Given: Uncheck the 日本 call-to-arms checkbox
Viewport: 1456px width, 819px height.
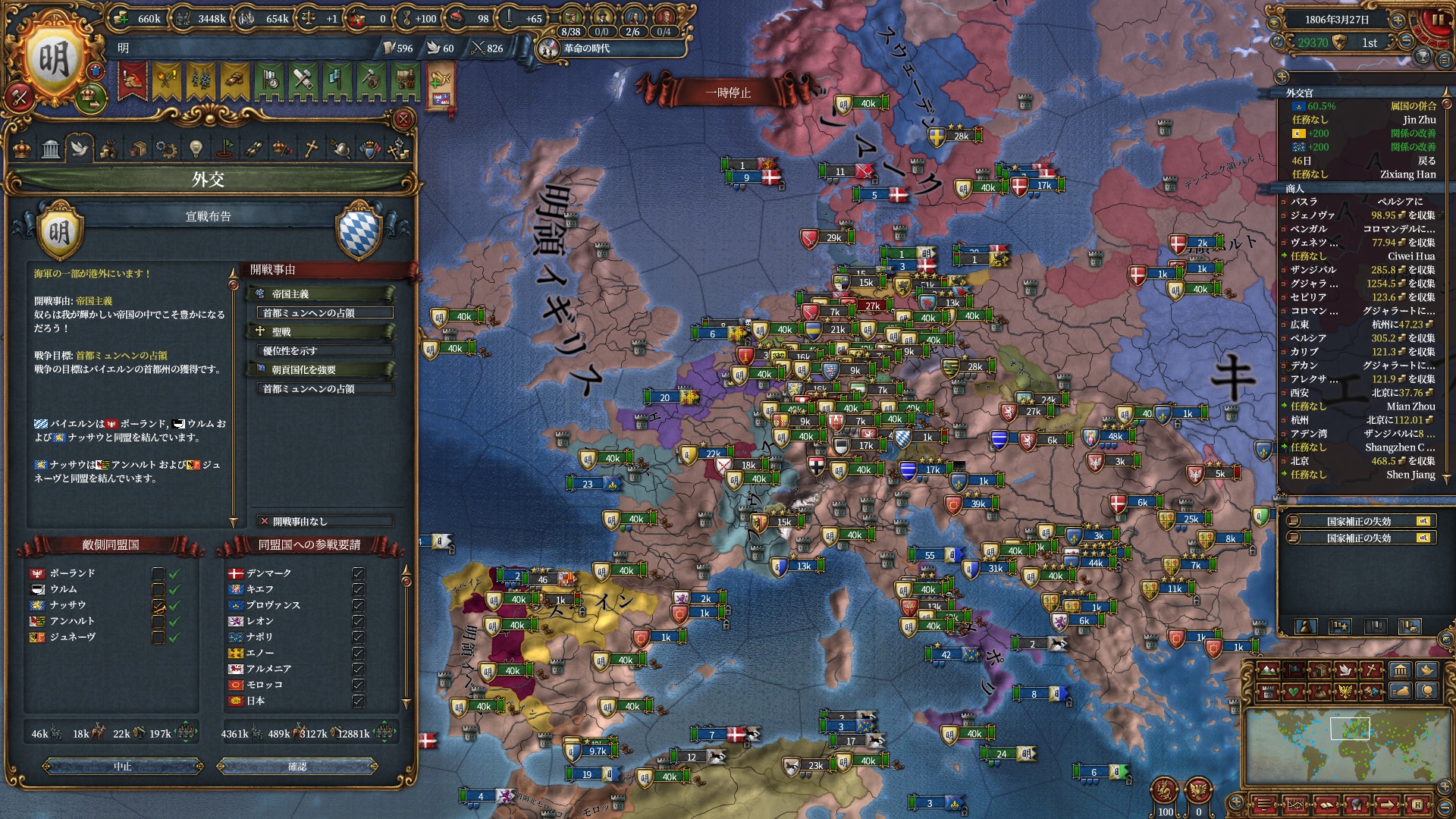Looking at the screenshot, I should click(x=358, y=701).
